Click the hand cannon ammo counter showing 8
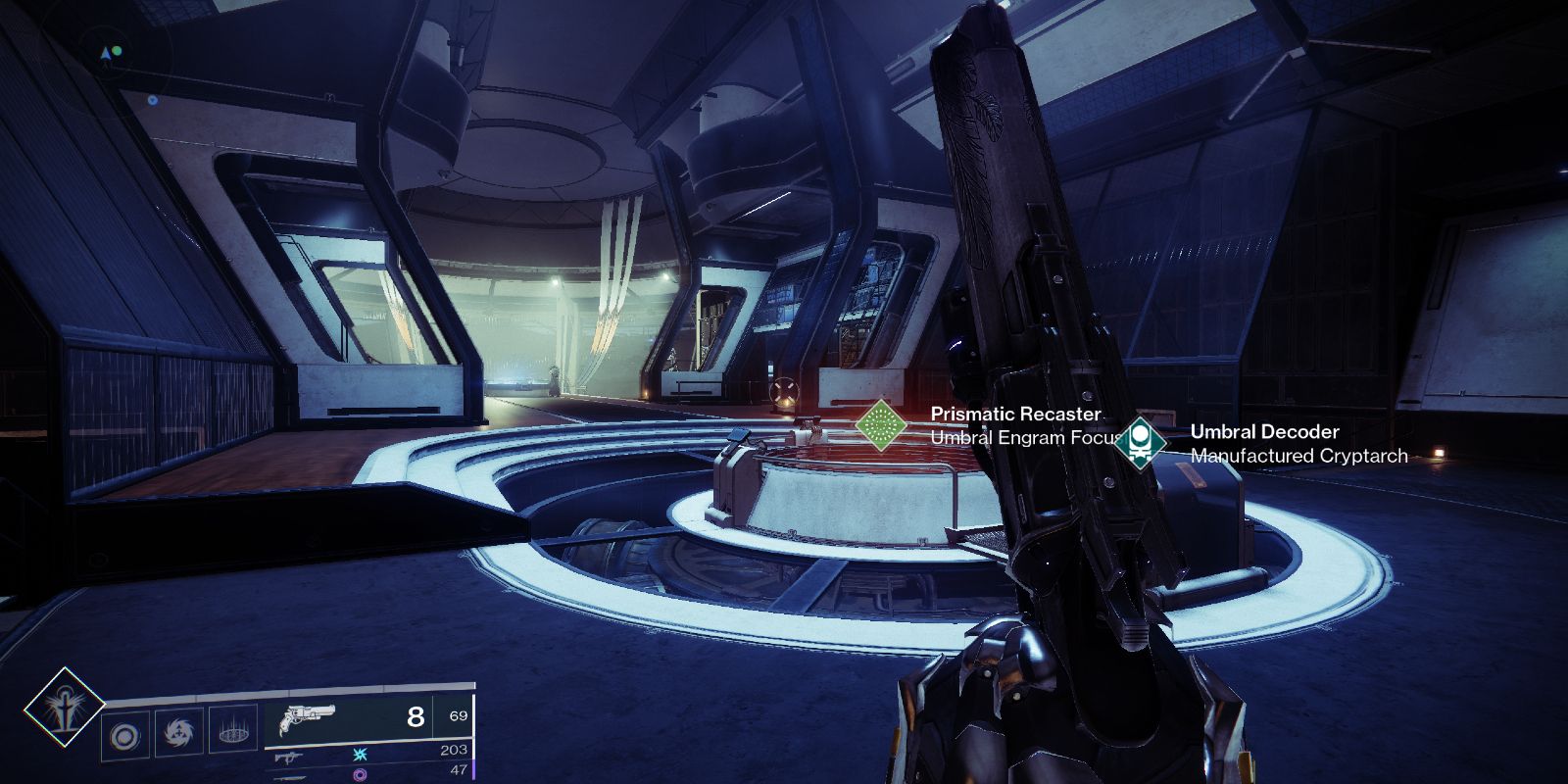 pos(415,716)
